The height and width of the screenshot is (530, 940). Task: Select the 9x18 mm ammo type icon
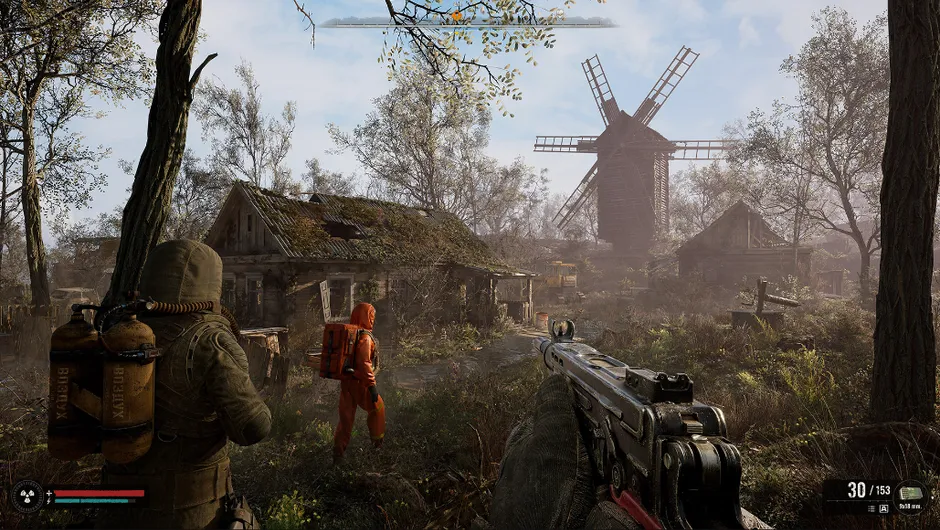pos(911,491)
